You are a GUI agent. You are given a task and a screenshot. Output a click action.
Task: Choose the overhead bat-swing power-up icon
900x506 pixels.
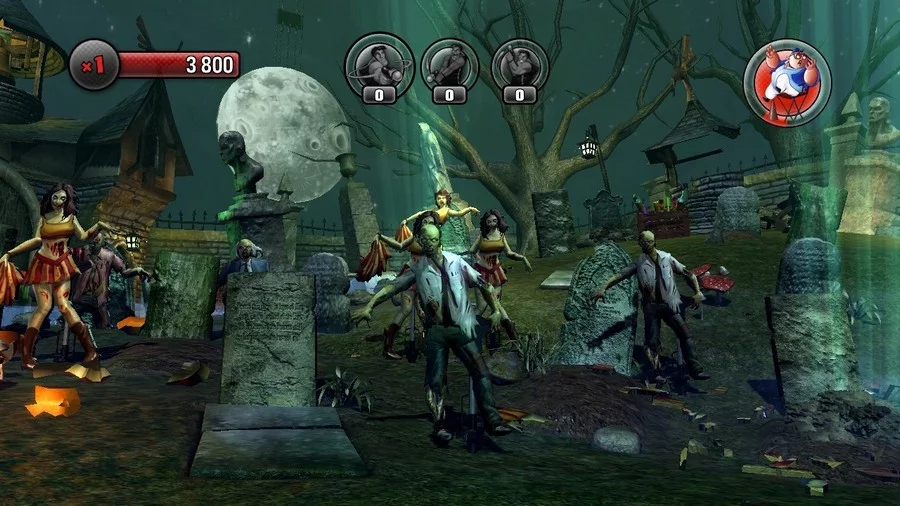(519, 65)
